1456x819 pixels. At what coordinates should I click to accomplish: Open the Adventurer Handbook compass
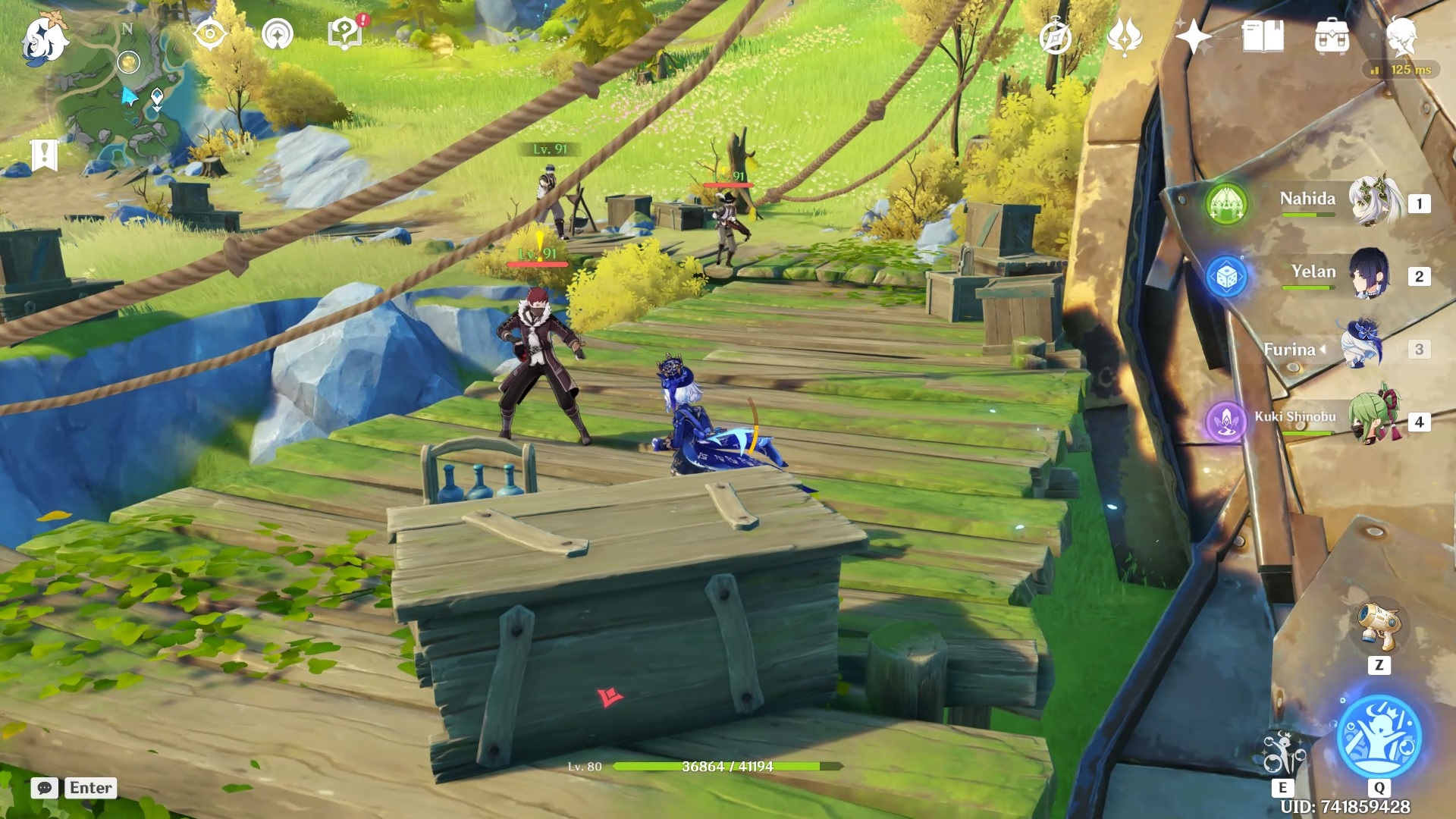[x=1055, y=36]
